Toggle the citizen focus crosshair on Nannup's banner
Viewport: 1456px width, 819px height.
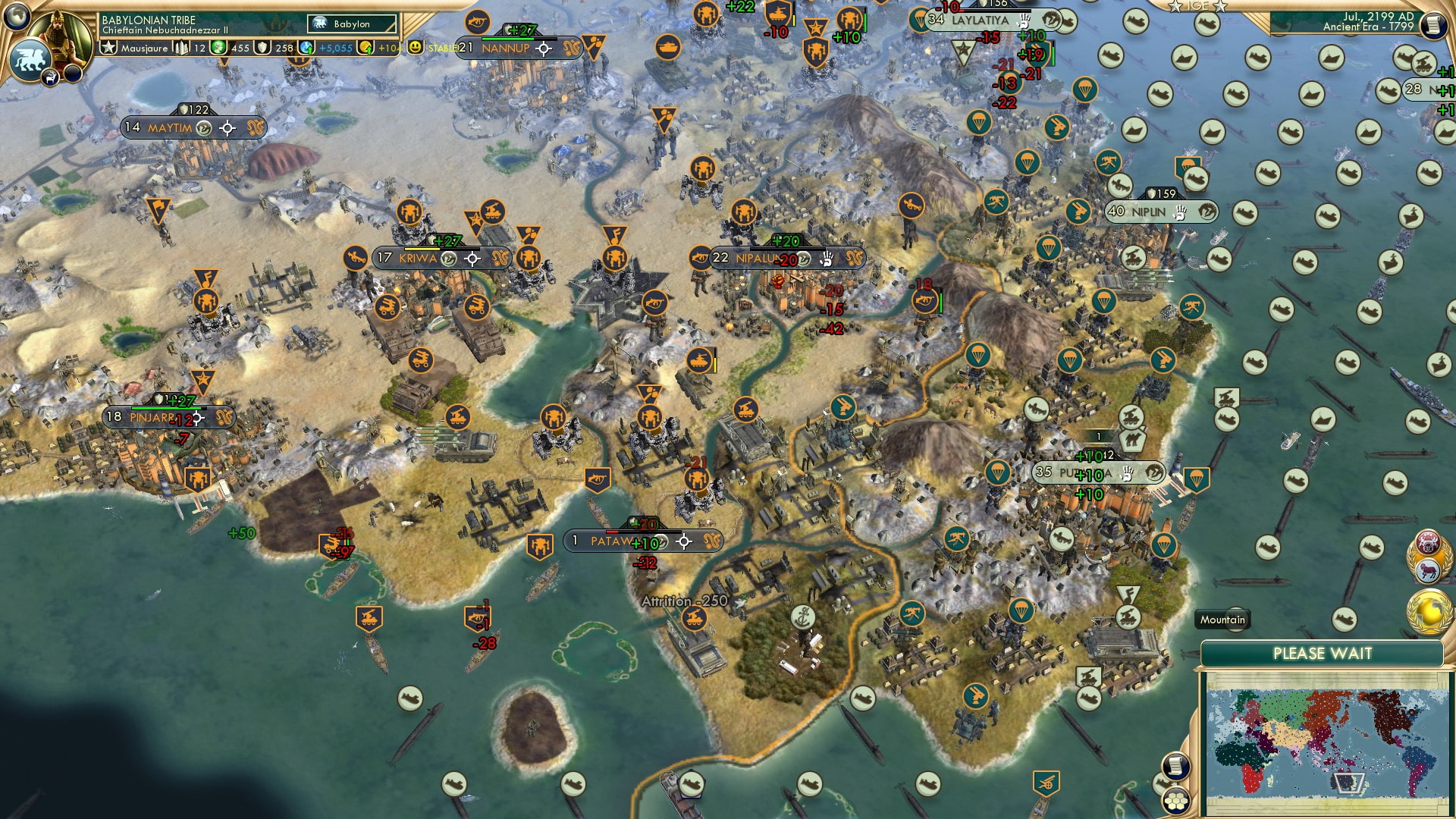click(543, 49)
